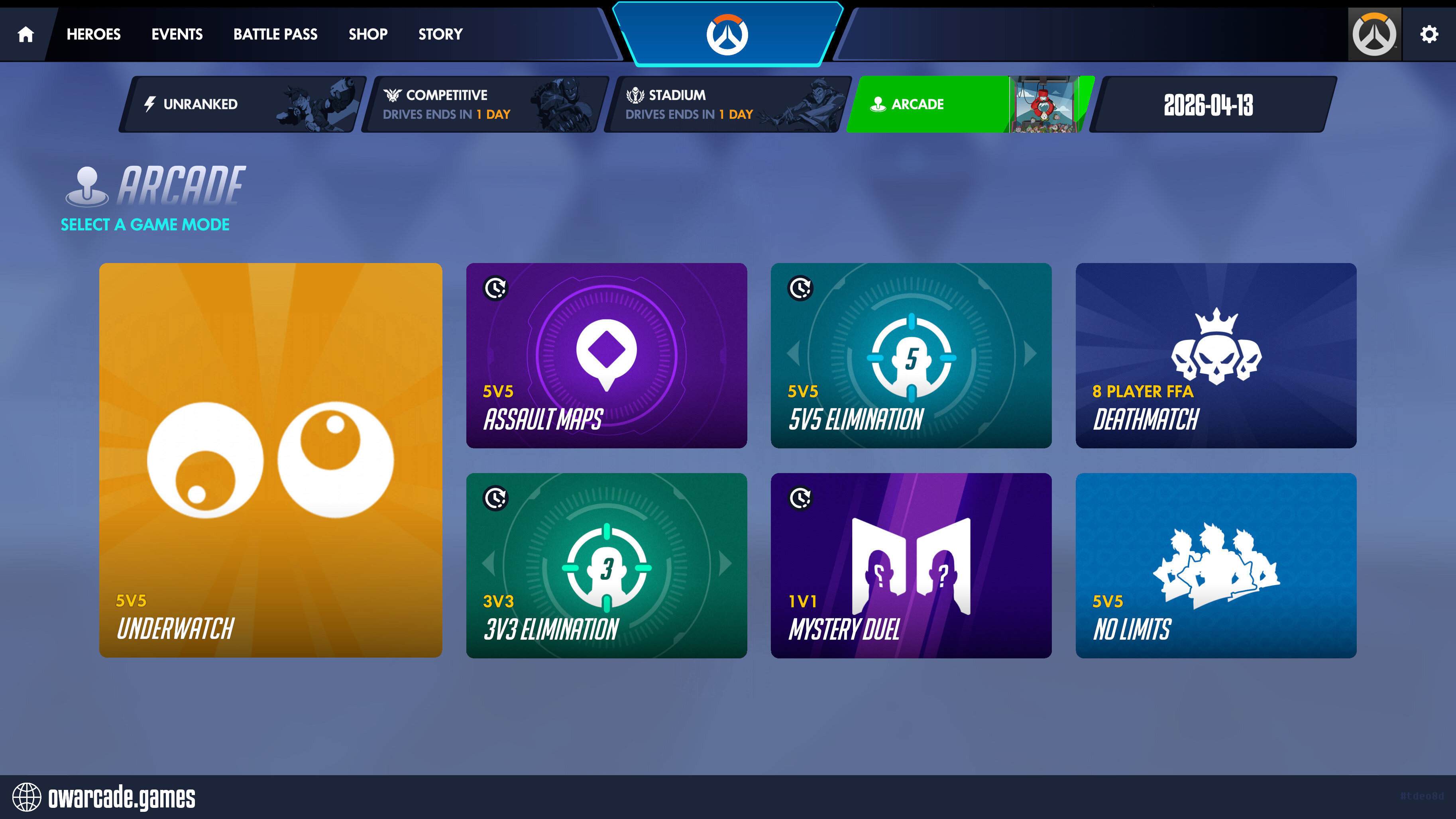Click the central Overwatch logo button
Image resolution: width=1456 pixels, height=819 pixels.
(727, 35)
